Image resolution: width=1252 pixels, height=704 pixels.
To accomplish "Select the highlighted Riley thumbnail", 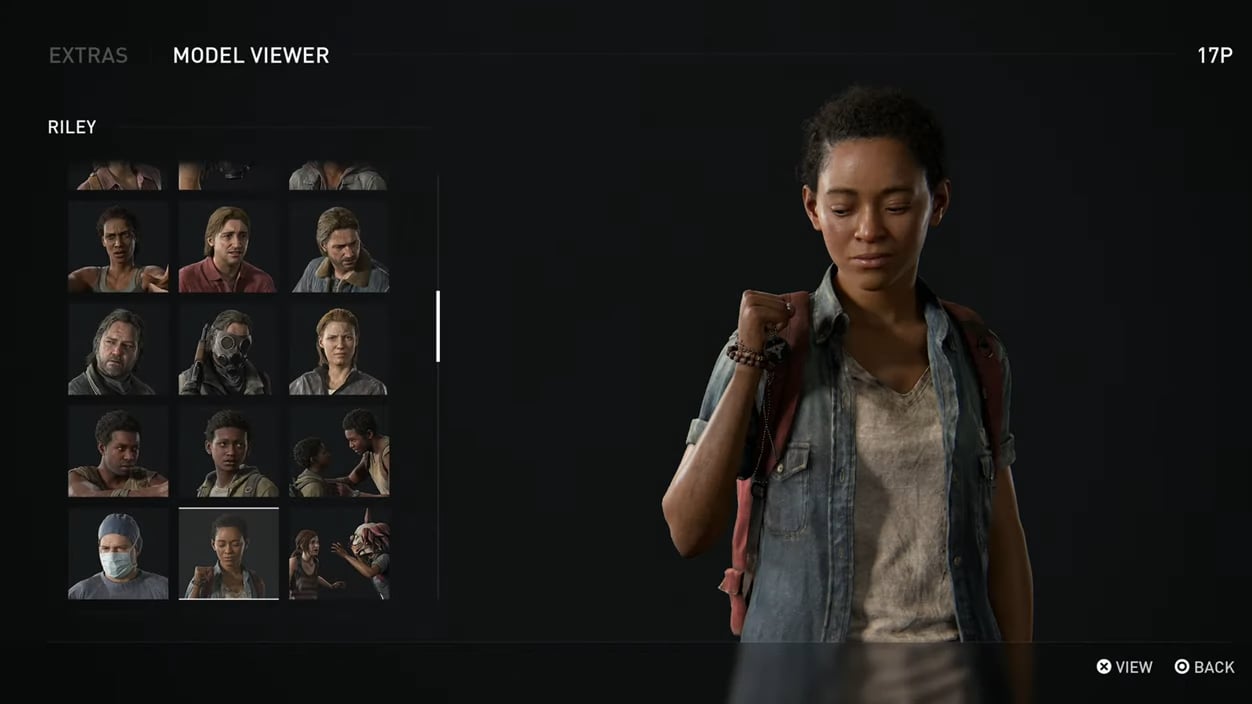I will [x=228, y=554].
